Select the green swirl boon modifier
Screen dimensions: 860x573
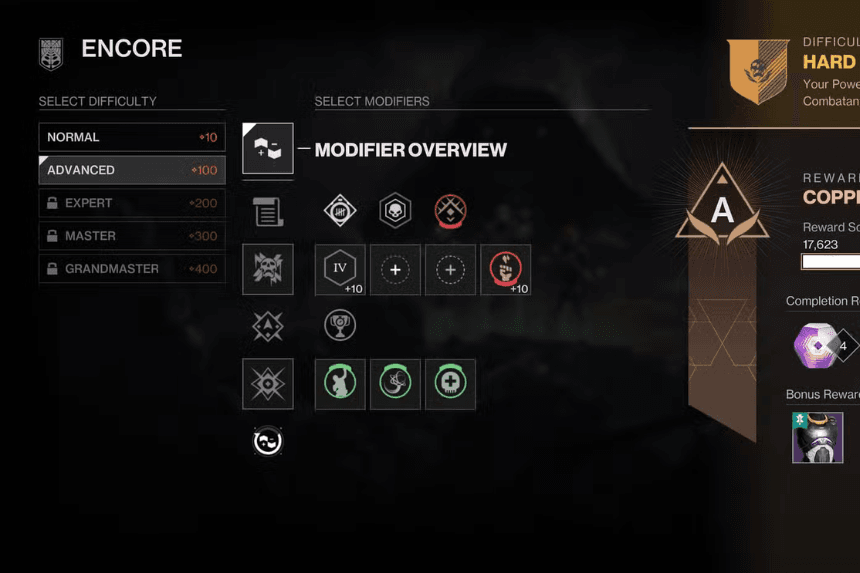pyautogui.click(x=395, y=384)
